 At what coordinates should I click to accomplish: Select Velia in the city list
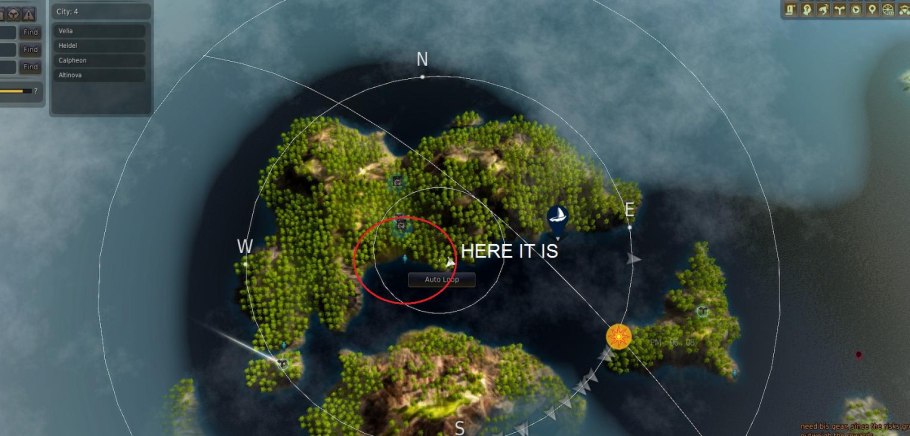(100, 31)
